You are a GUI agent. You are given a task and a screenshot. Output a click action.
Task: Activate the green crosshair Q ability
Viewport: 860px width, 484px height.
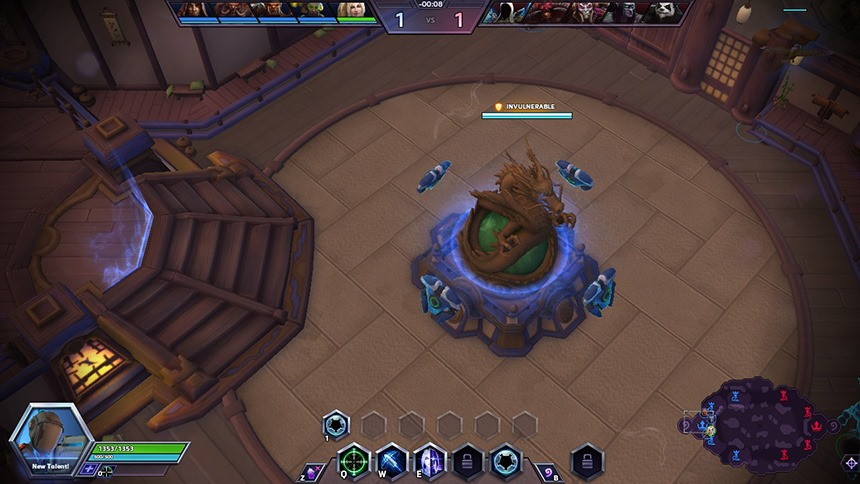(353, 461)
